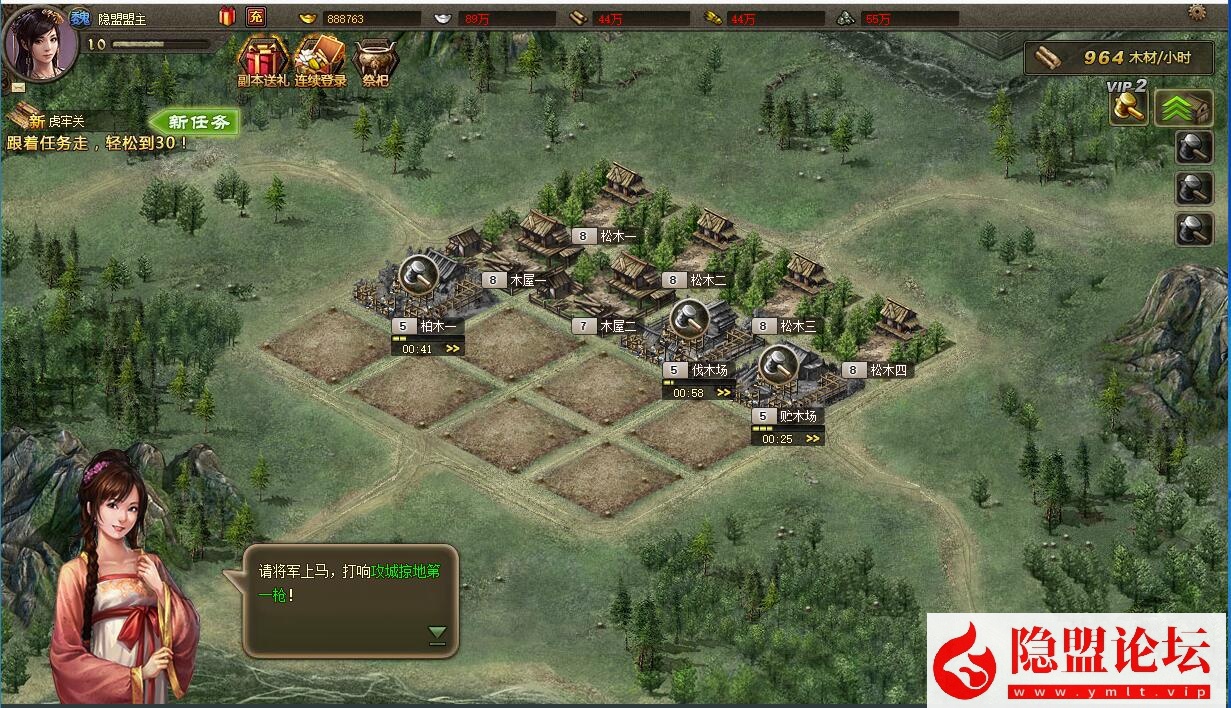
Task: Speed up the 贮木场 construction timer
Action: (x=813, y=439)
